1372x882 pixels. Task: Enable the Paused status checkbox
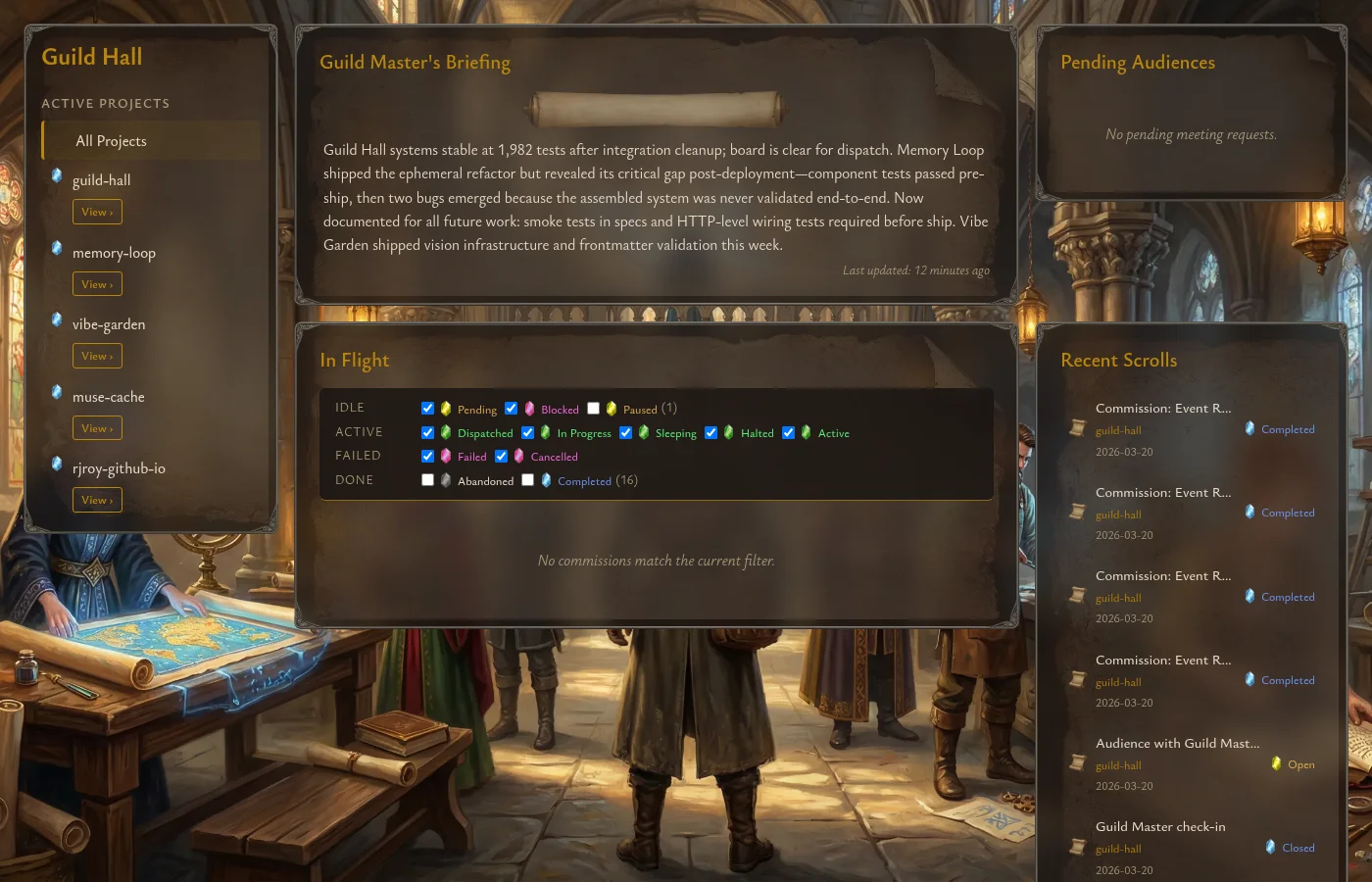pos(593,408)
